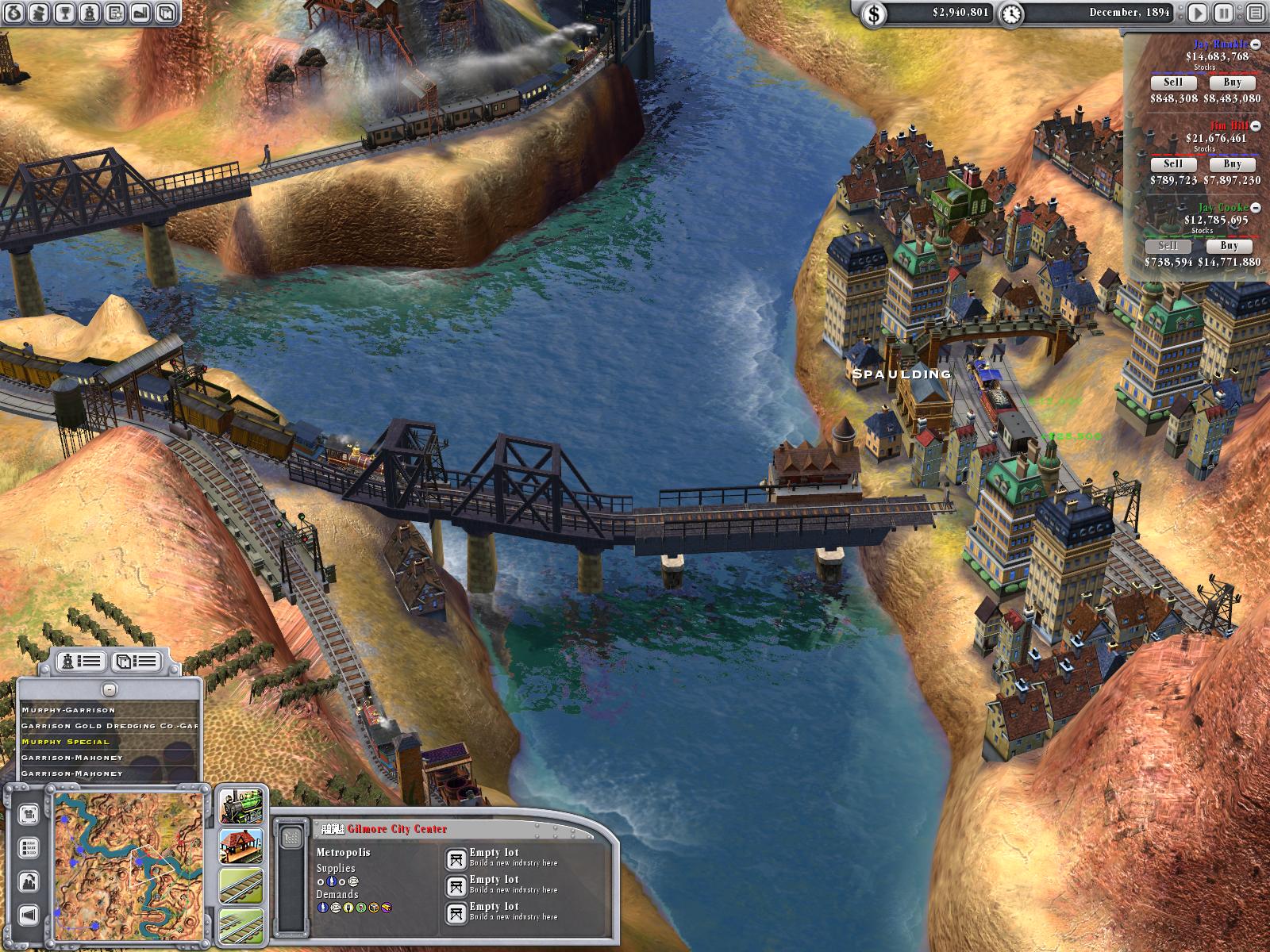The width and height of the screenshot is (1270, 952).
Task: Buy Jay Runkle stock
Action: tap(1232, 83)
